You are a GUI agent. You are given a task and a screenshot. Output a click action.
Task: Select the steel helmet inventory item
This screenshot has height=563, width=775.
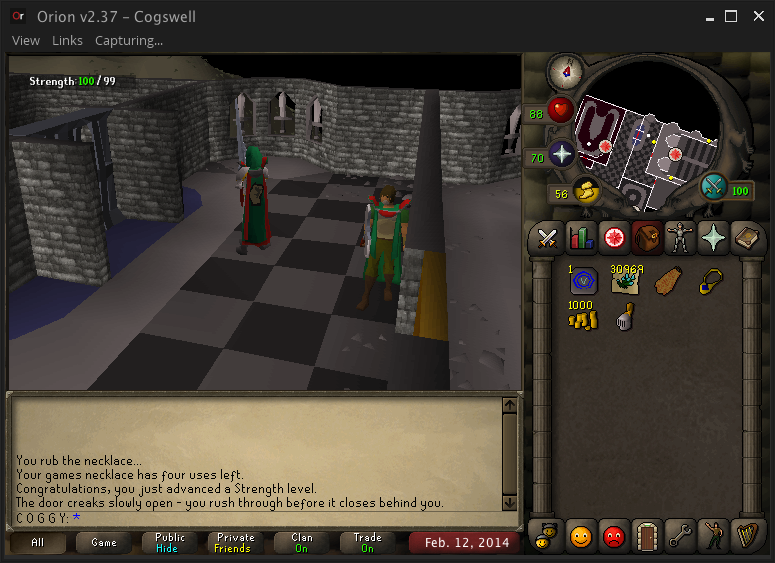pyautogui.click(x=624, y=317)
